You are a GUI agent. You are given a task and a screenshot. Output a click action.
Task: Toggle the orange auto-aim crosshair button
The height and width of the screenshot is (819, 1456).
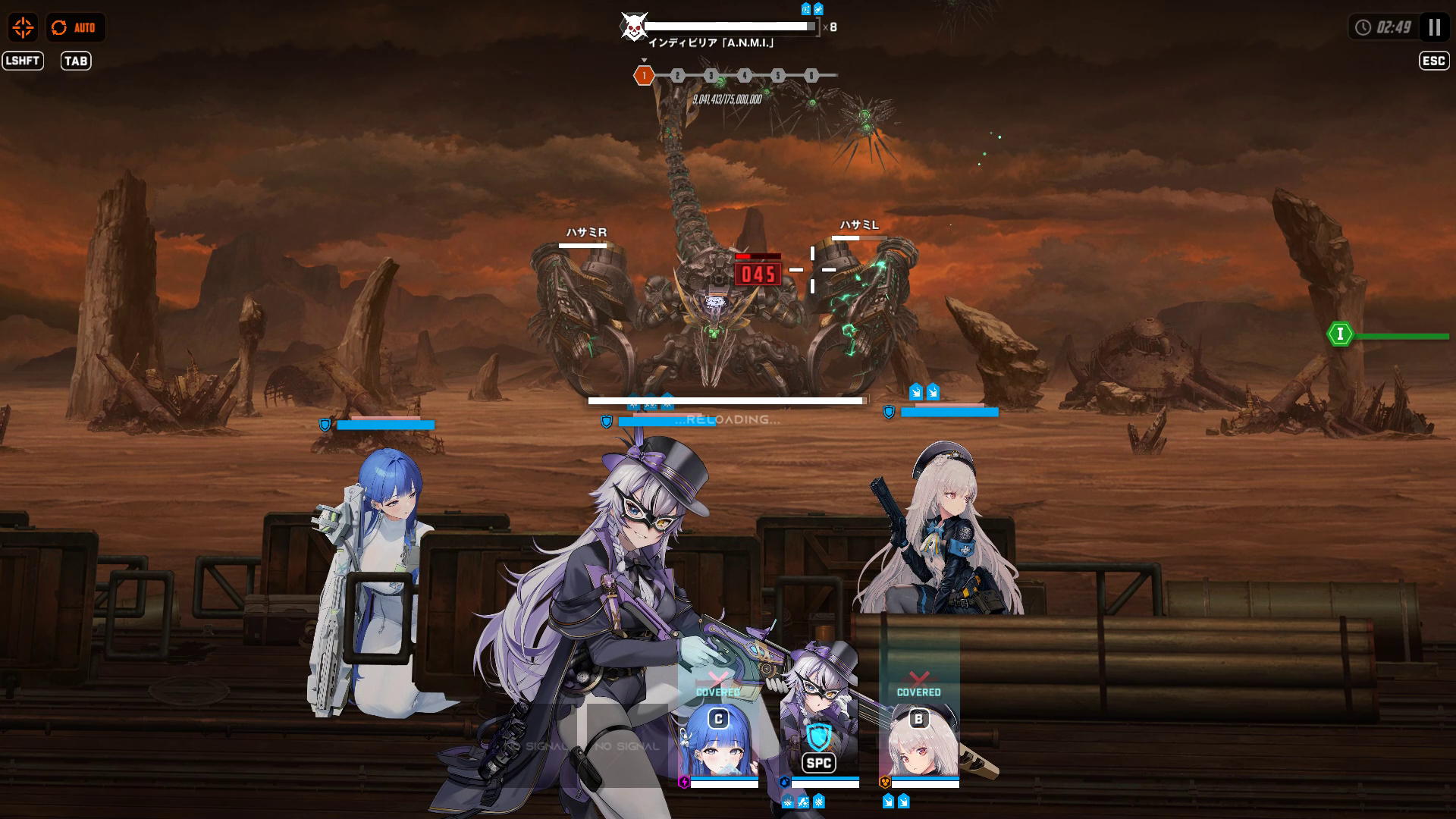point(23,28)
